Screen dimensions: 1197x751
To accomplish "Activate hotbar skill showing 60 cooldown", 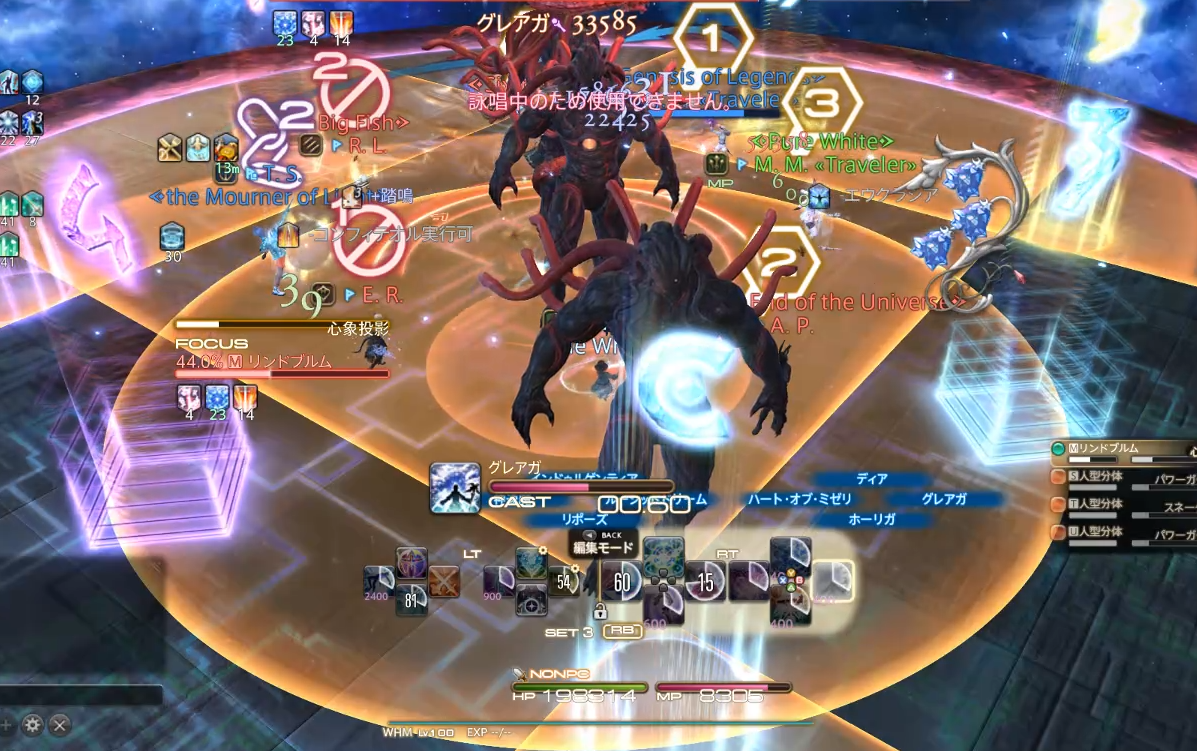I will coord(622,581).
